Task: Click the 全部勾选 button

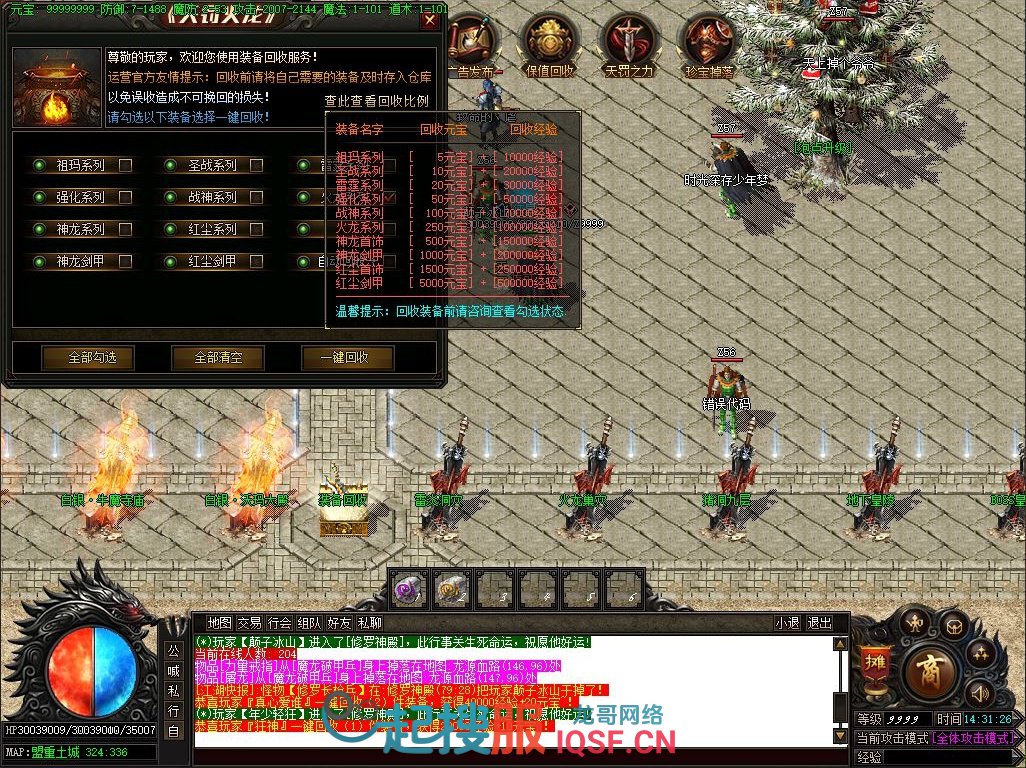Action: (x=88, y=358)
